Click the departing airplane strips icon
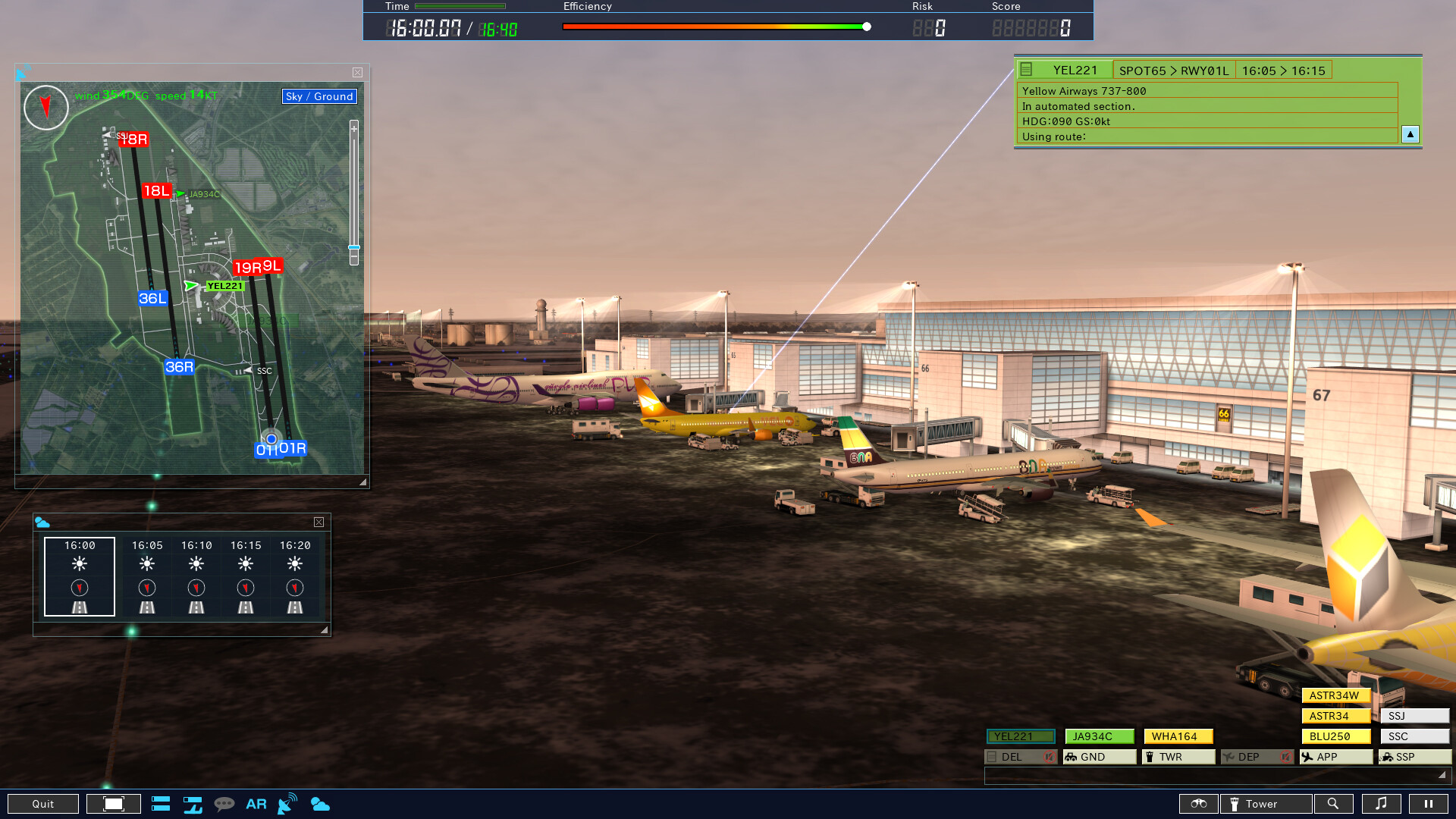Image resolution: width=1456 pixels, height=819 pixels. click(193, 803)
